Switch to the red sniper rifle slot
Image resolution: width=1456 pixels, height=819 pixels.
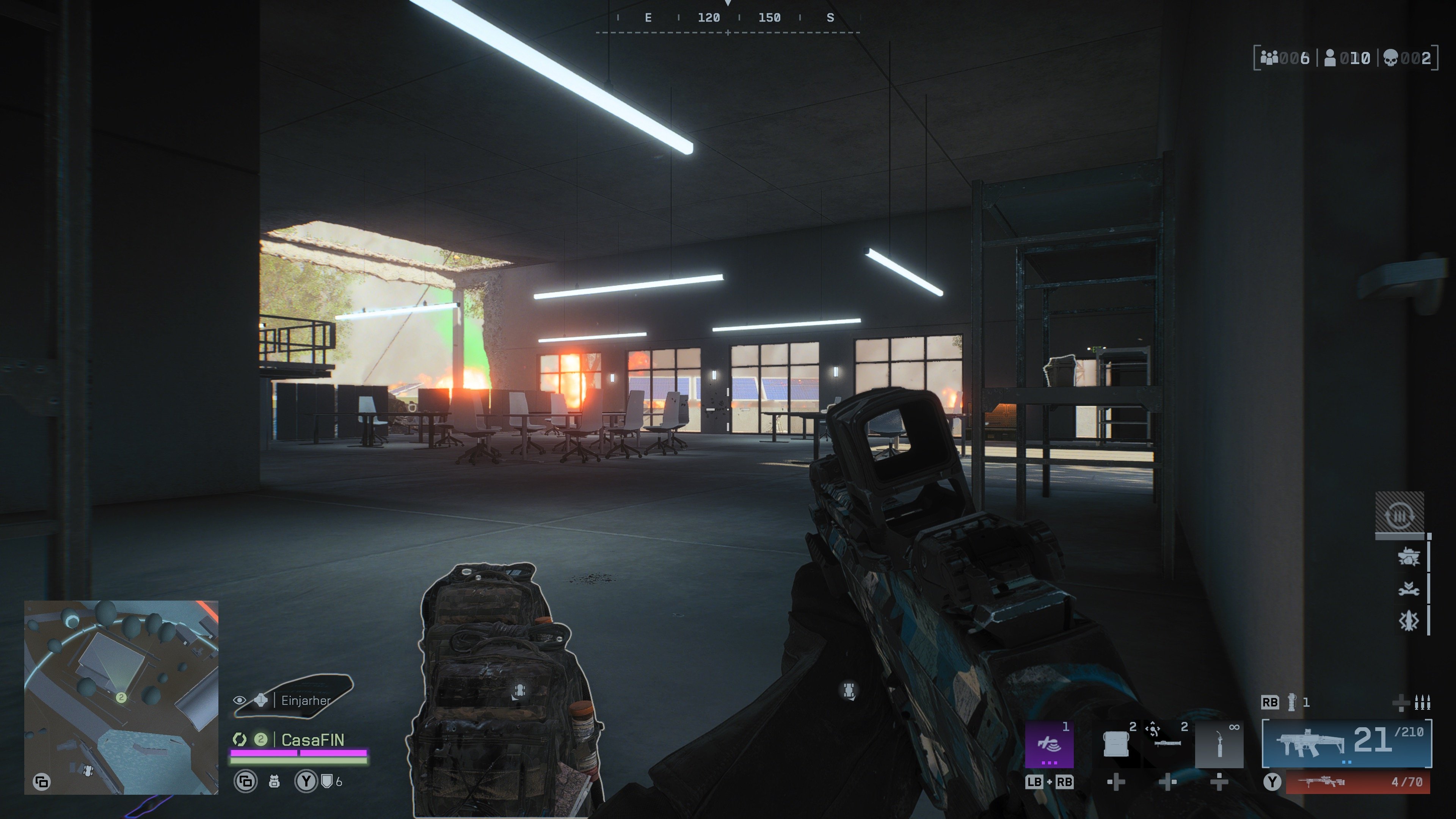(1358, 782)
